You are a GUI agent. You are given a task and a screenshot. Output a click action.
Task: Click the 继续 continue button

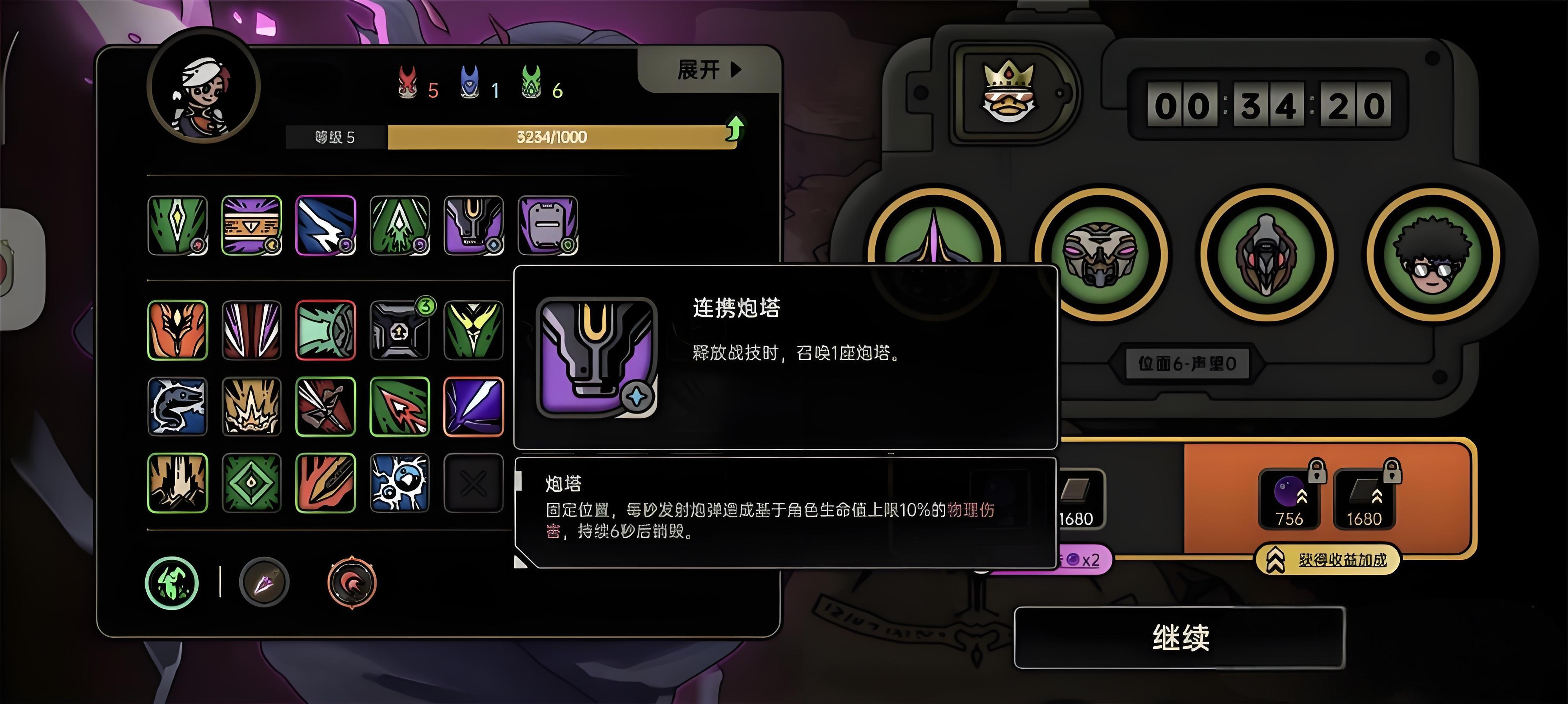coord(1179,637)
